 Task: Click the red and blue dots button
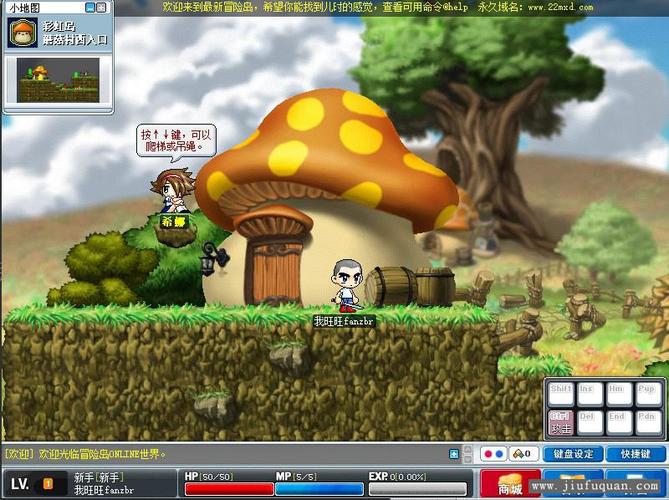(x=493, y=454)
